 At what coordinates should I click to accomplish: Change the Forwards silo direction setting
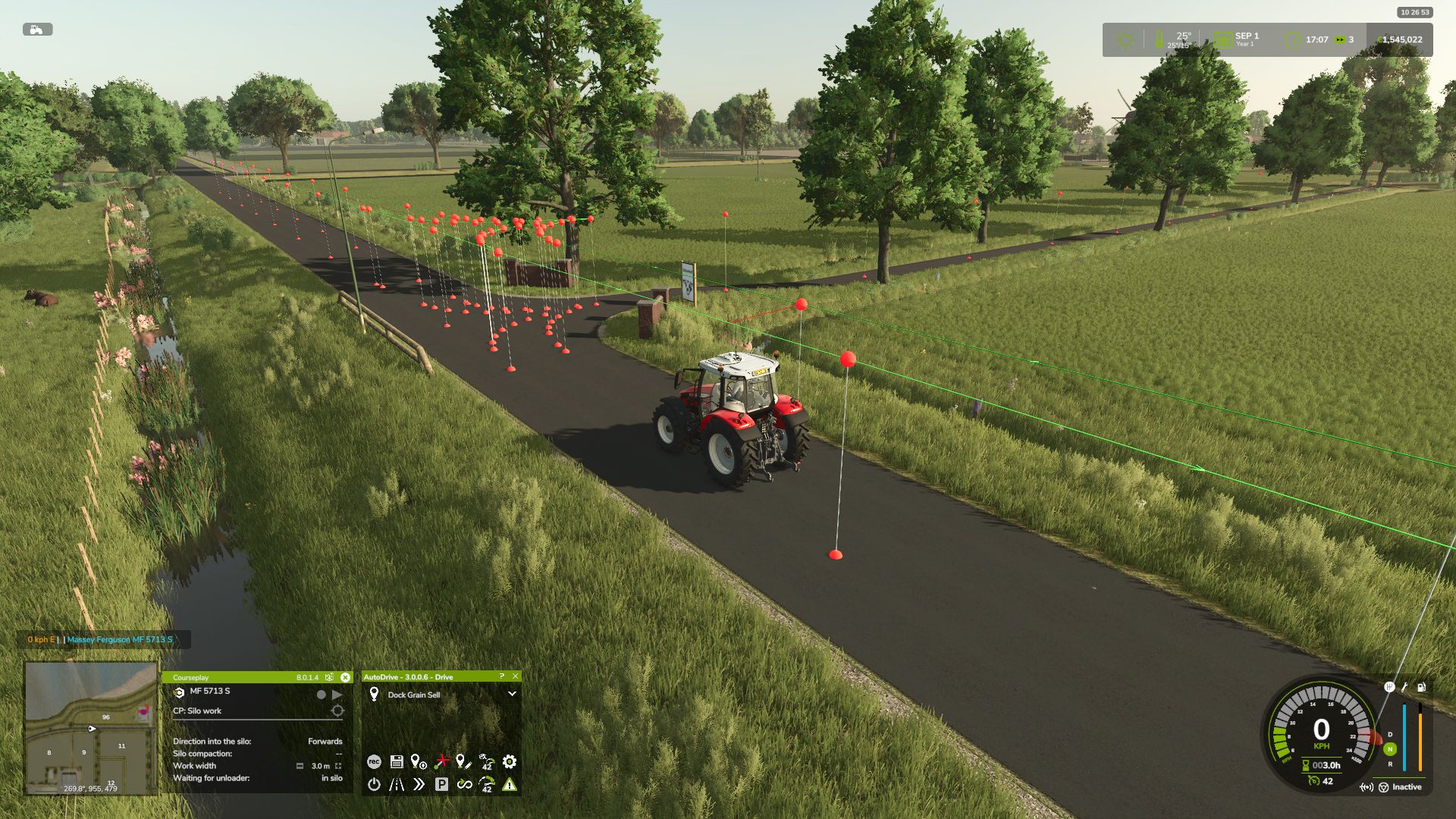(325, 741)
